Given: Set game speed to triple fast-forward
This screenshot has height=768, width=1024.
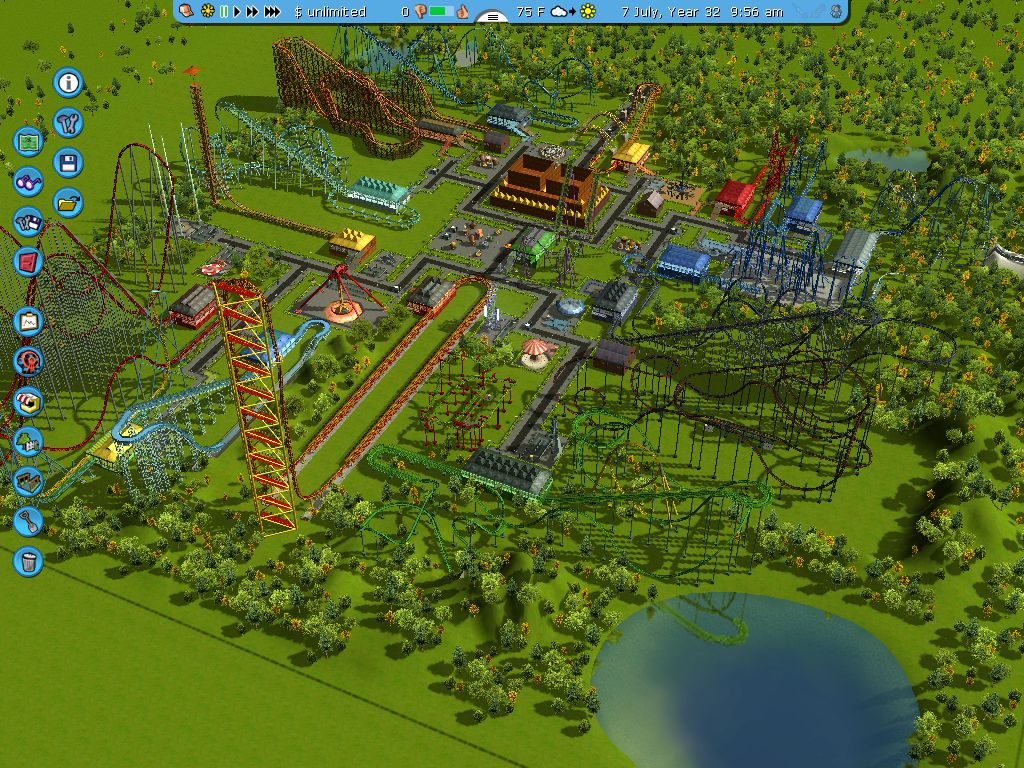Looking at the screenshot, I should pyautogui.click(x=272, y=12).
